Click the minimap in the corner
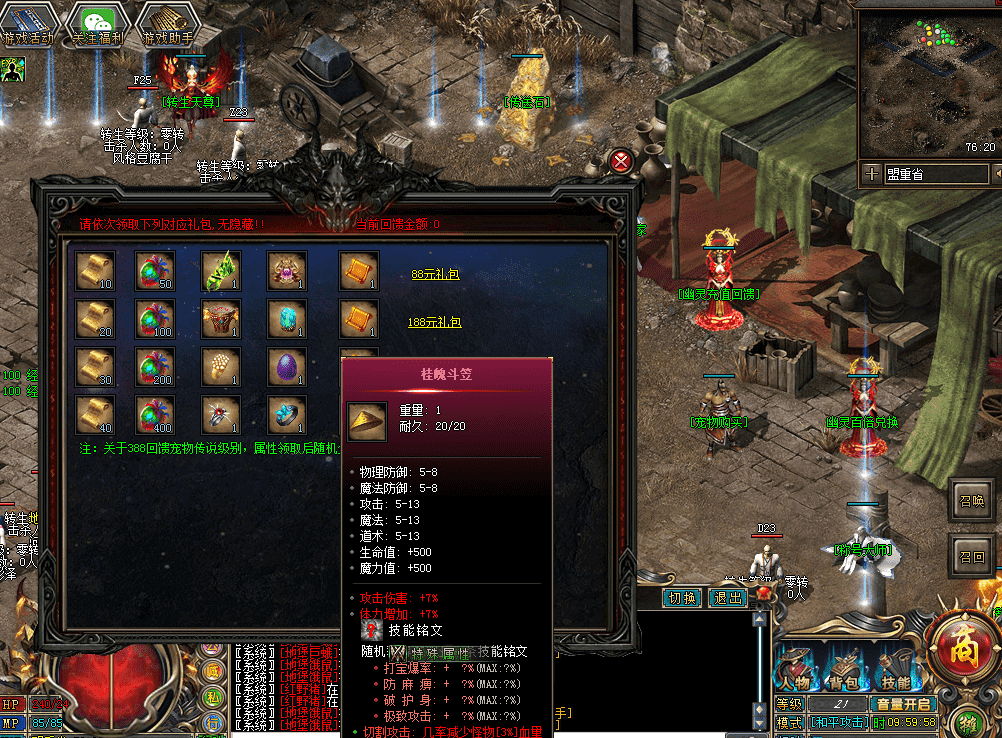 (928, 80)
